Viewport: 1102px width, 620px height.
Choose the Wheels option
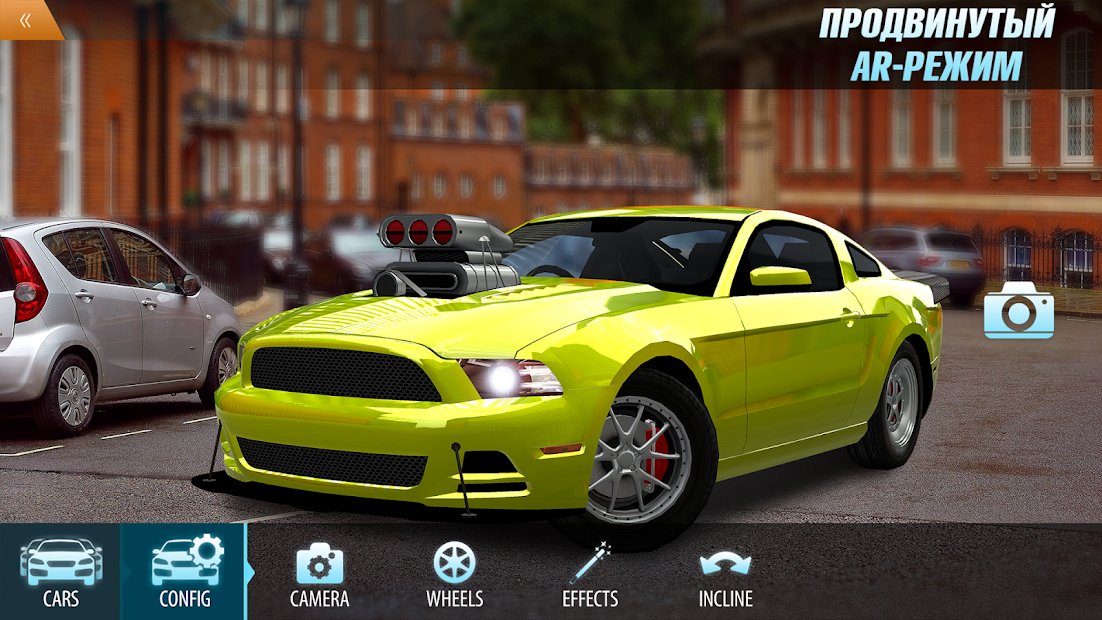pos(454,574)
